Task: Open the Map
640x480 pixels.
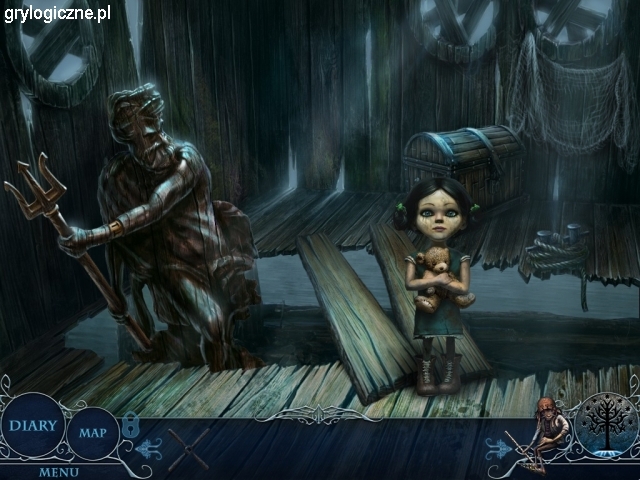Action: pos(93,433)
